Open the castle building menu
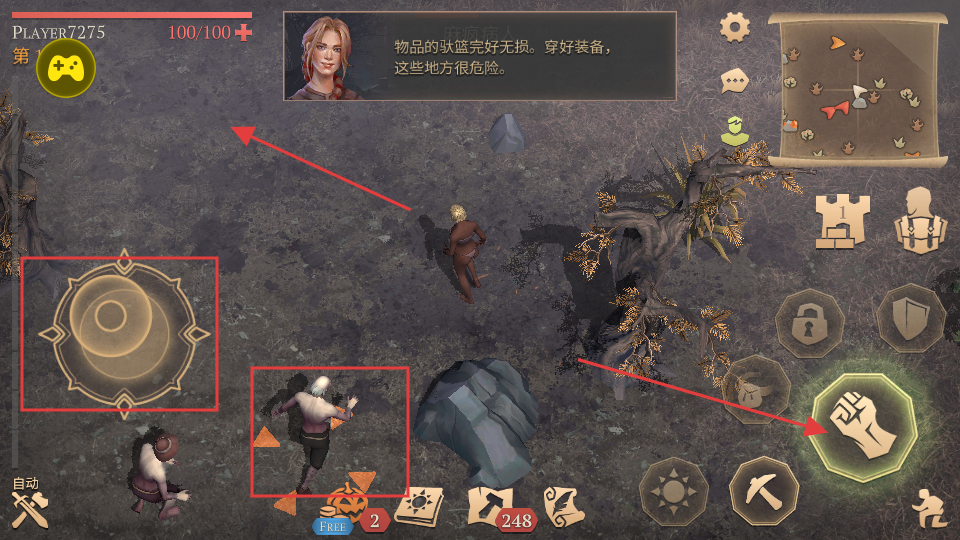The height and width of the screenshot is (540, 960). click(x=842, y=220)
